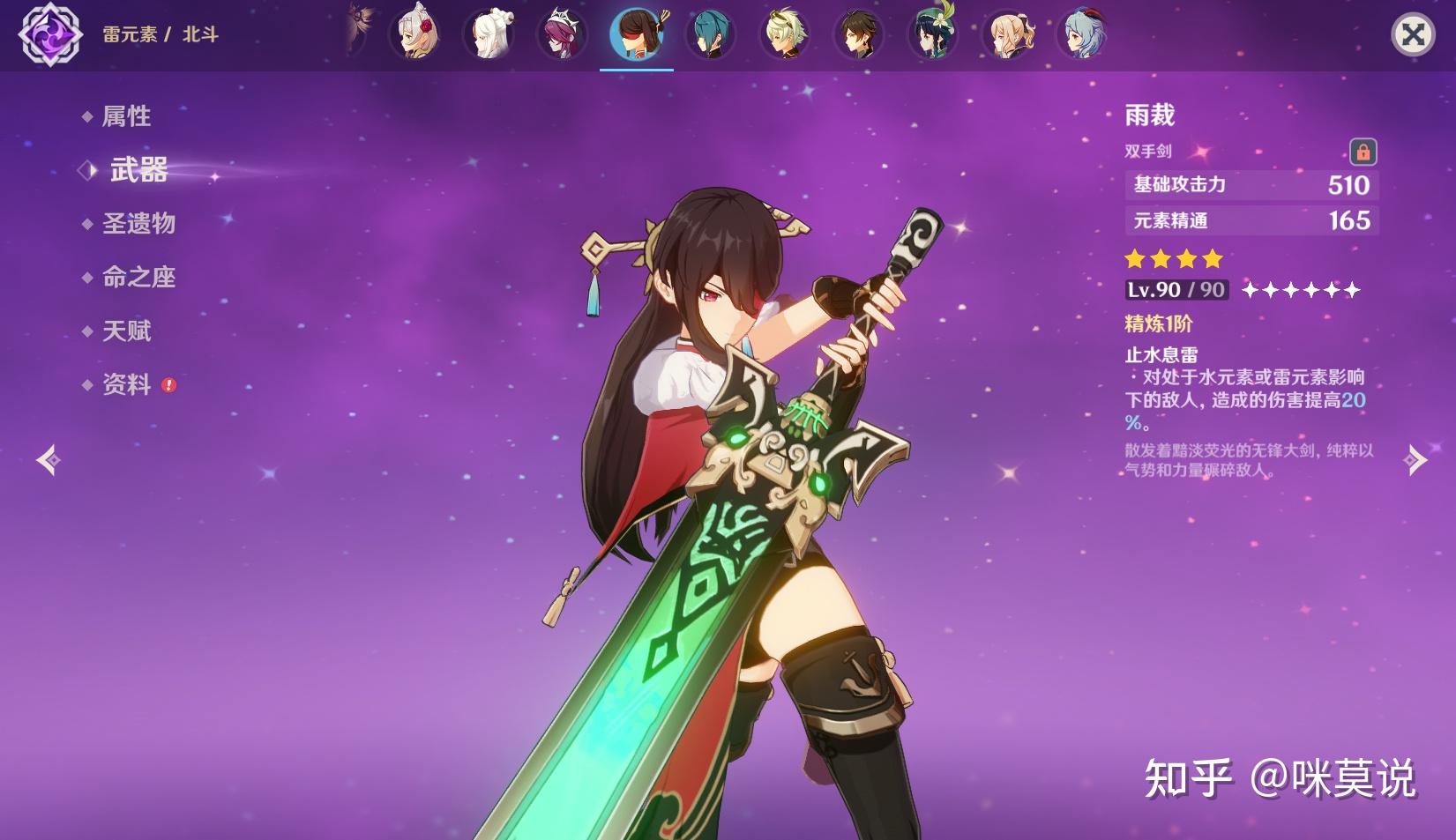Switch to Venti's portrait with green hat
1456x840 pixels.
point(933,34)
